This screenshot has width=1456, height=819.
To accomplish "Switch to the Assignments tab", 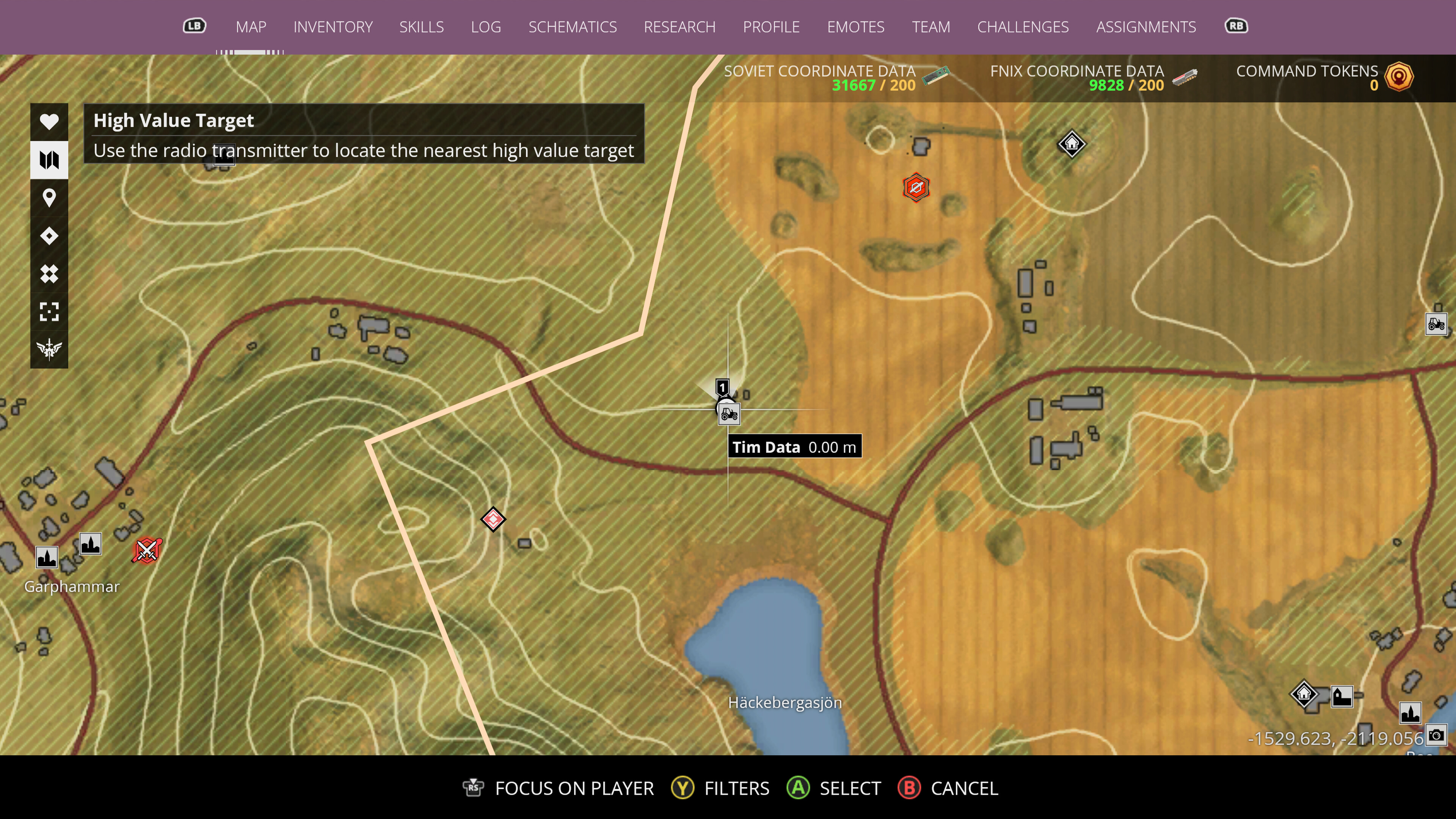I will (x=1146, y=27).
